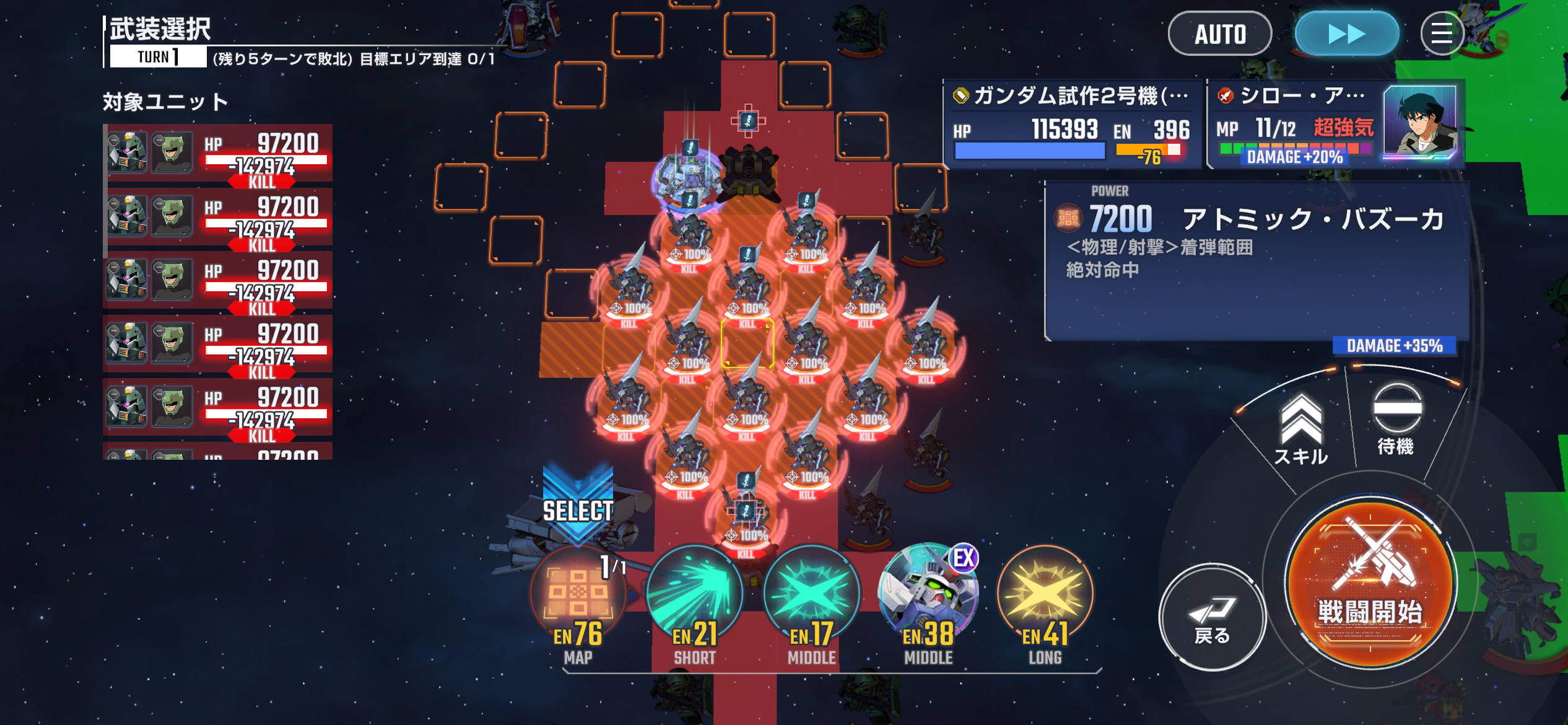Select the first target unit row

[218, 154]
